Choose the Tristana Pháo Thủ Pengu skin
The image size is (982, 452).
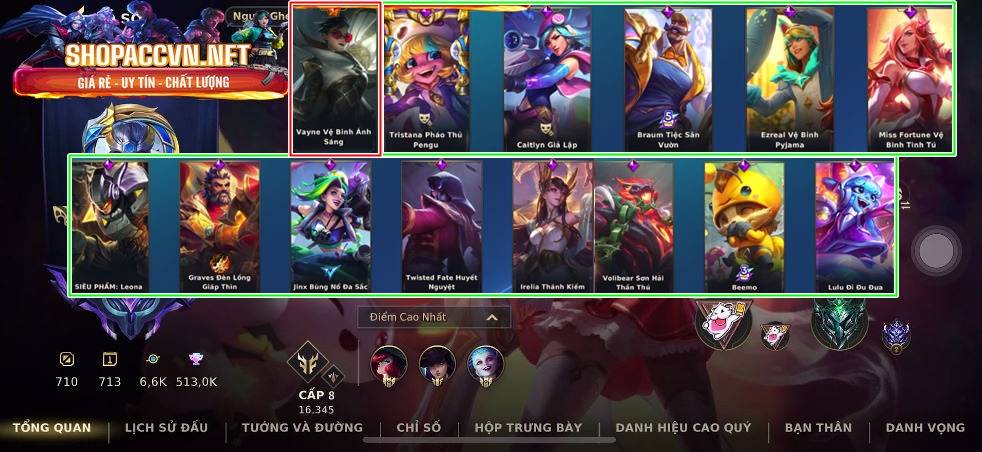pos(427,80)
